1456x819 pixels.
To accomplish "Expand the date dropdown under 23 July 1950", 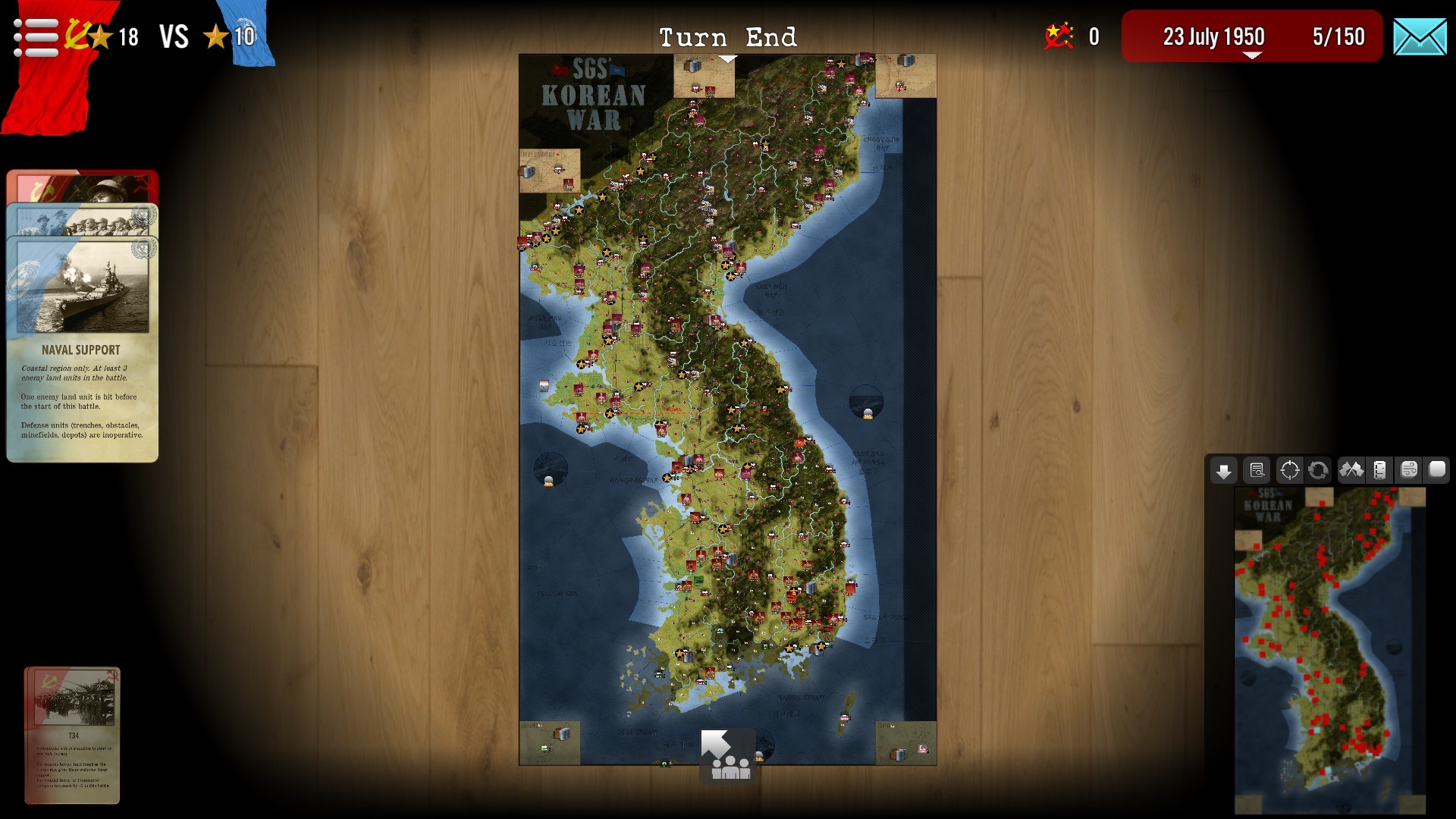I will point(1251,53).
